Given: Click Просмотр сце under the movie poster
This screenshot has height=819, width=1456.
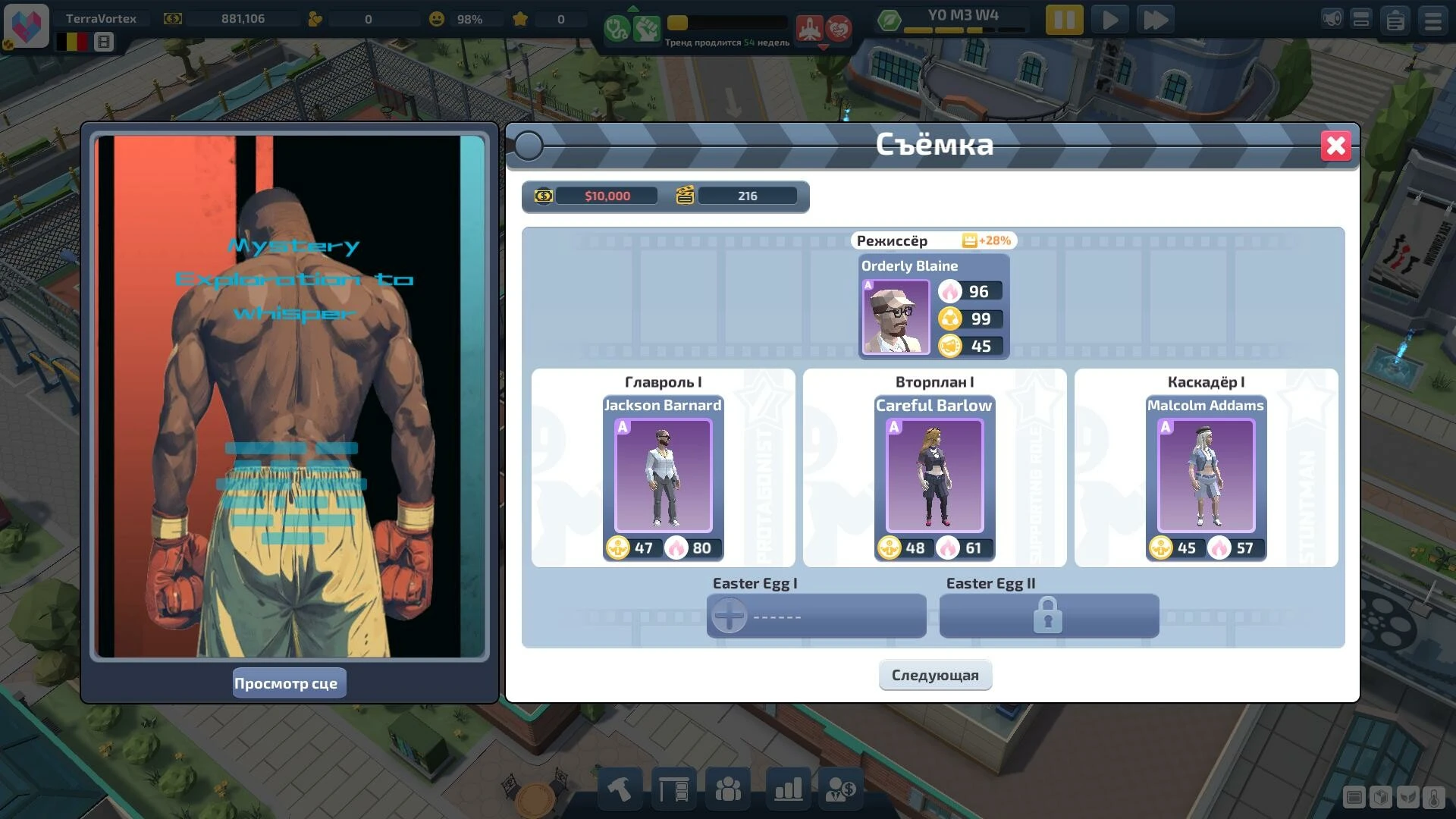Looking at the screenshot, I should click(x=289, y=682).
